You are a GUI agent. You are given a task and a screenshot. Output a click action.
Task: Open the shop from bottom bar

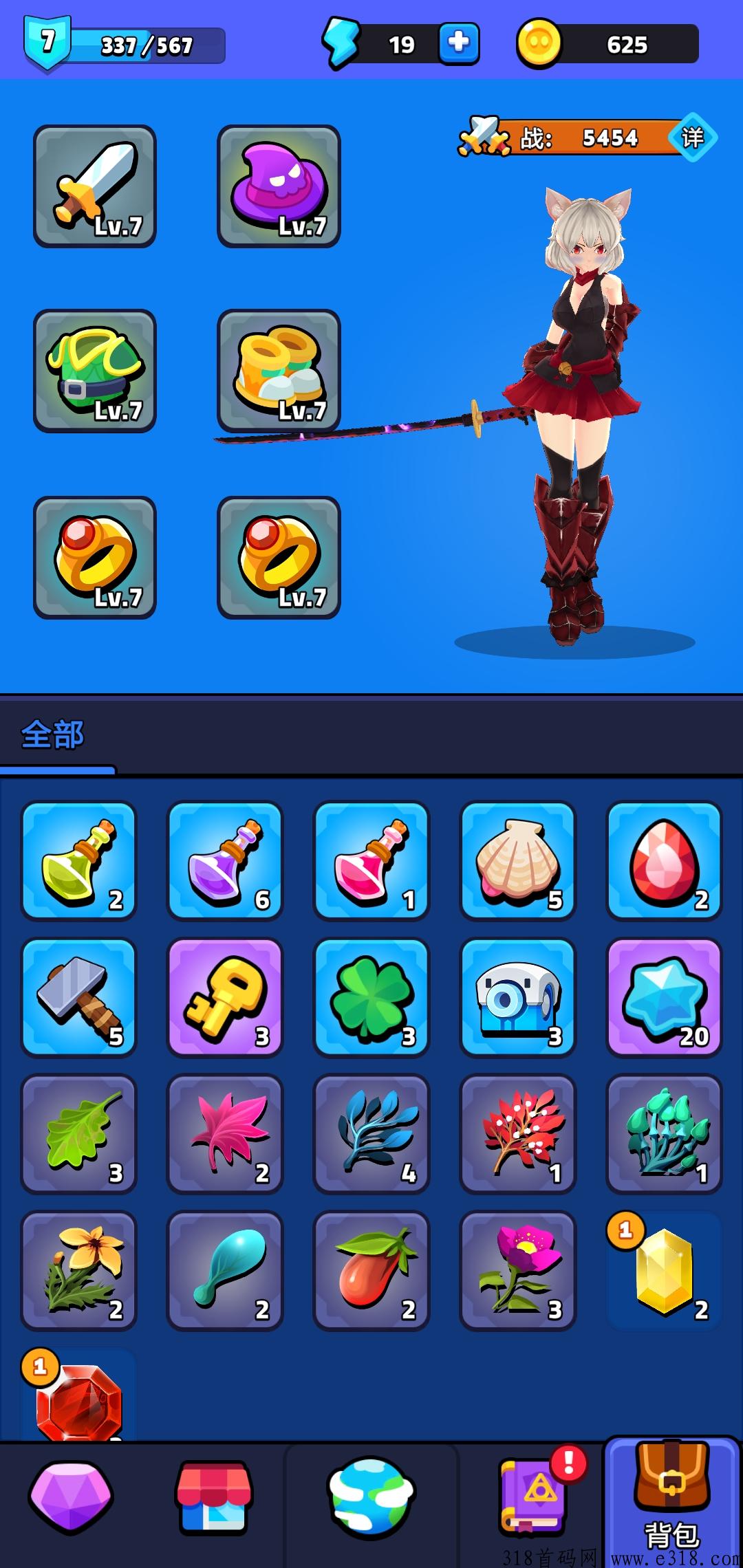214,1498
